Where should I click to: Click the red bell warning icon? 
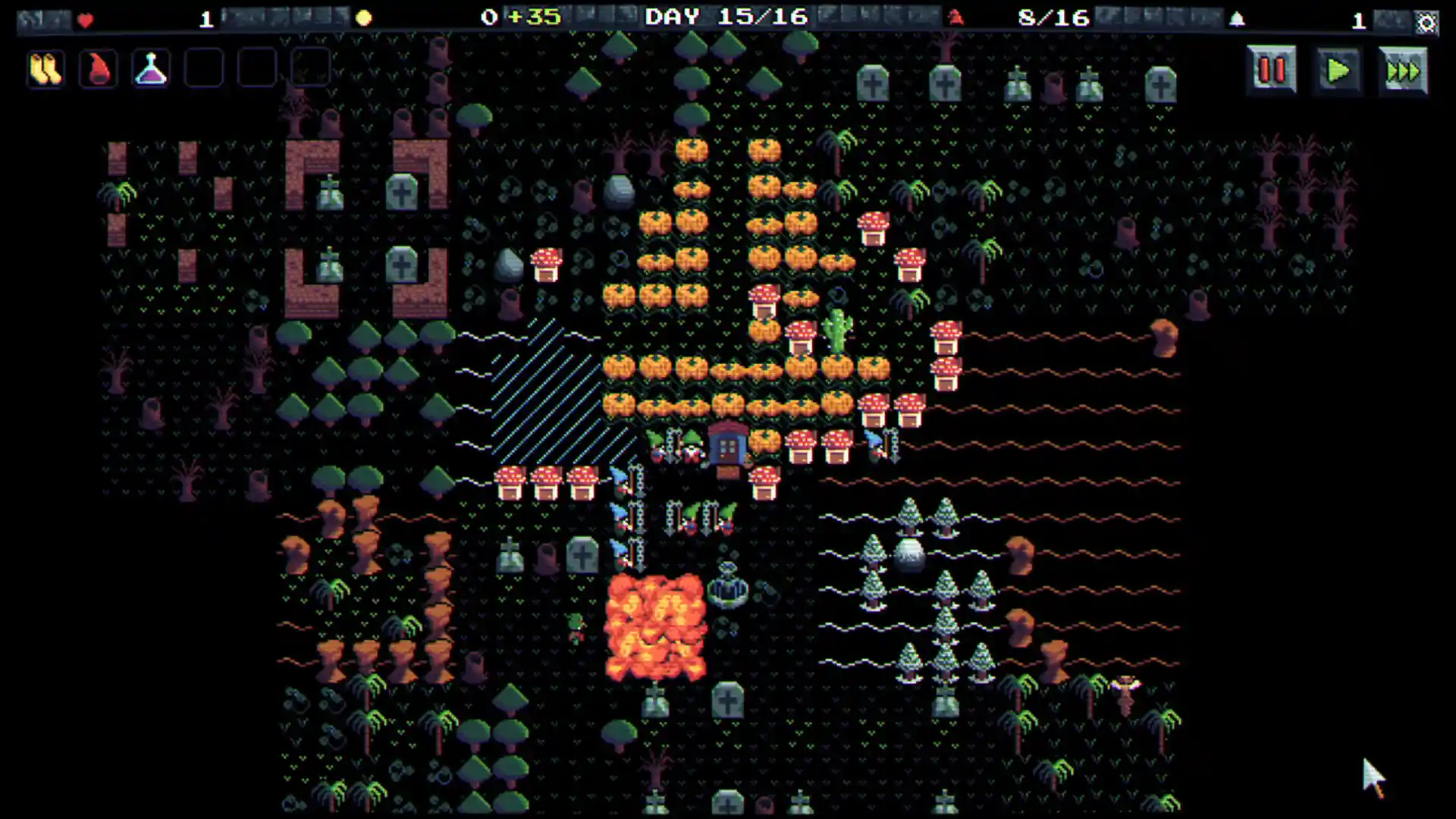coord(954,18)
